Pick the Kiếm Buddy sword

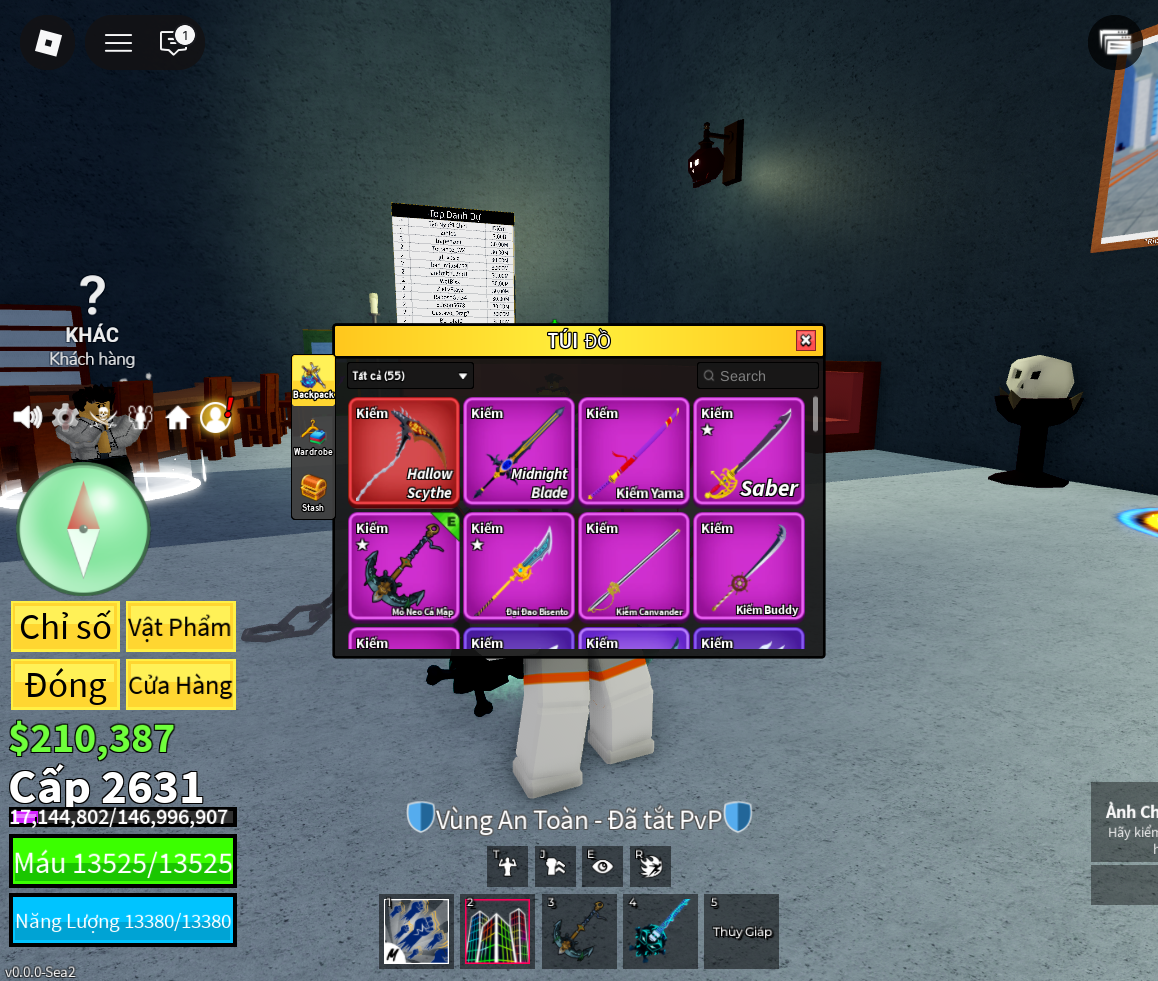[x=749, y=567]
